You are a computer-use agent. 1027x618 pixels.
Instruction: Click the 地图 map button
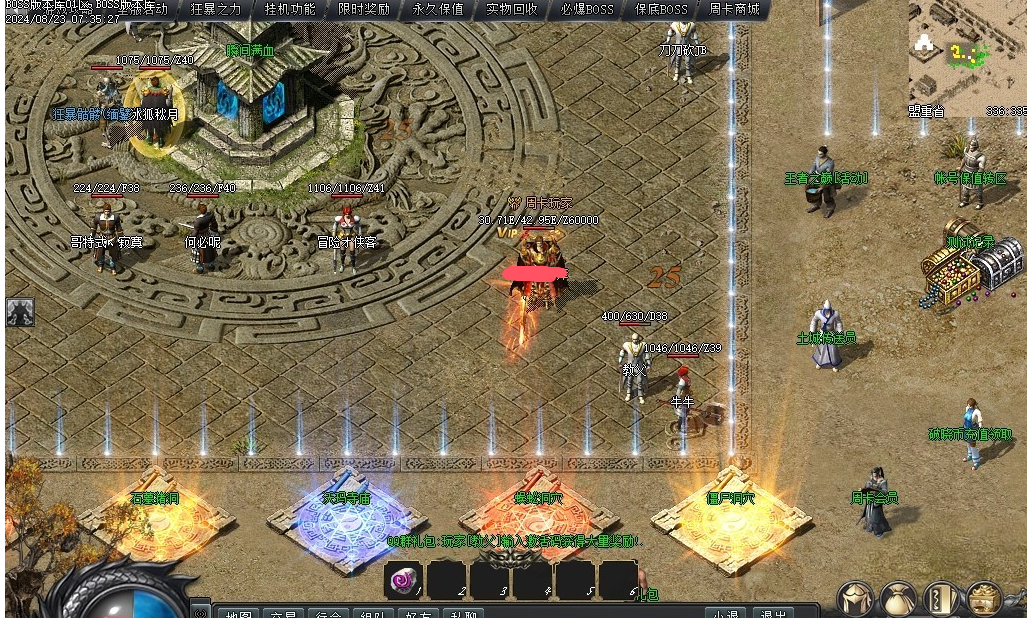tap(238, 613)
